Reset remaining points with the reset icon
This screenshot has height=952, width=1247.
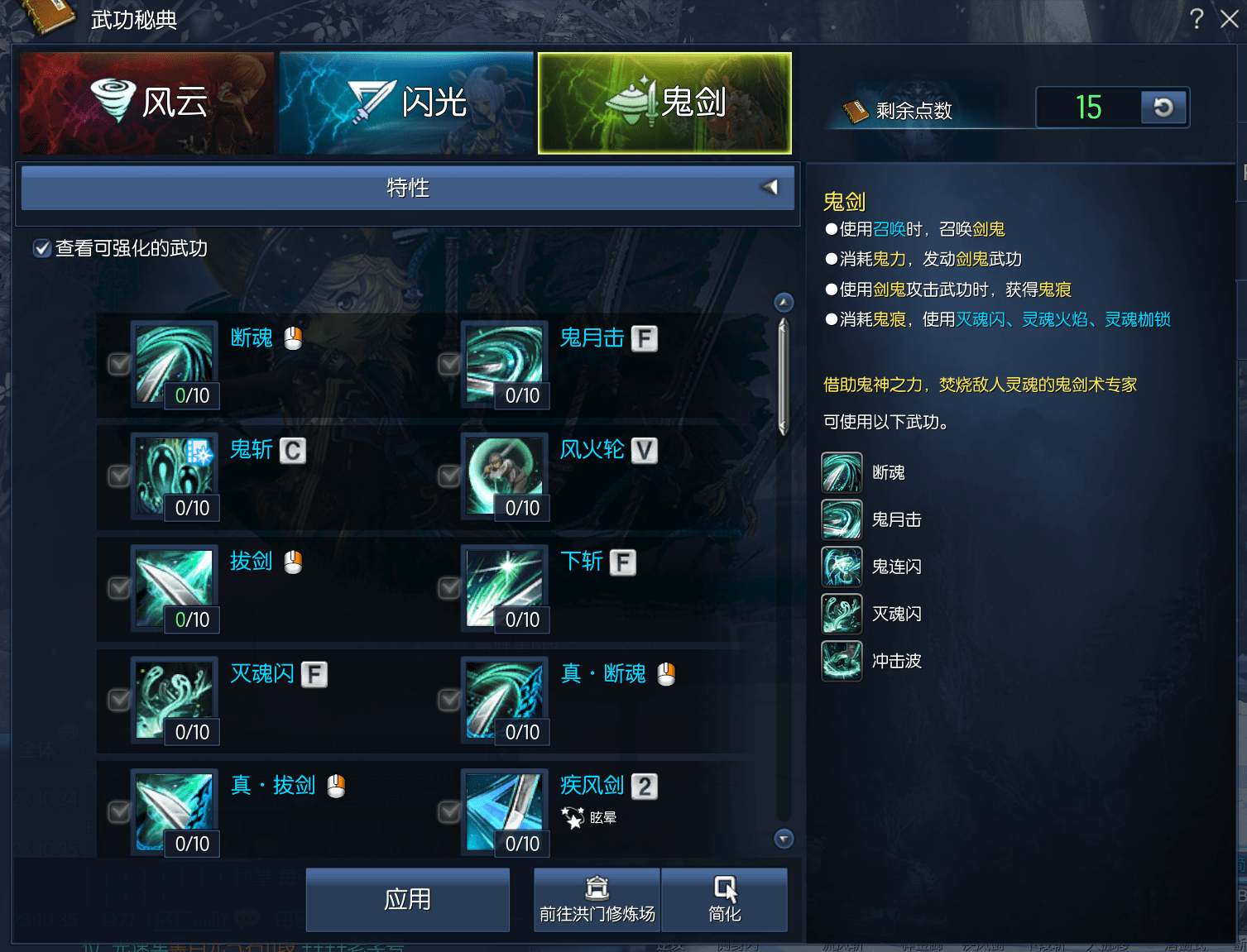click(x=1164, y=108)
